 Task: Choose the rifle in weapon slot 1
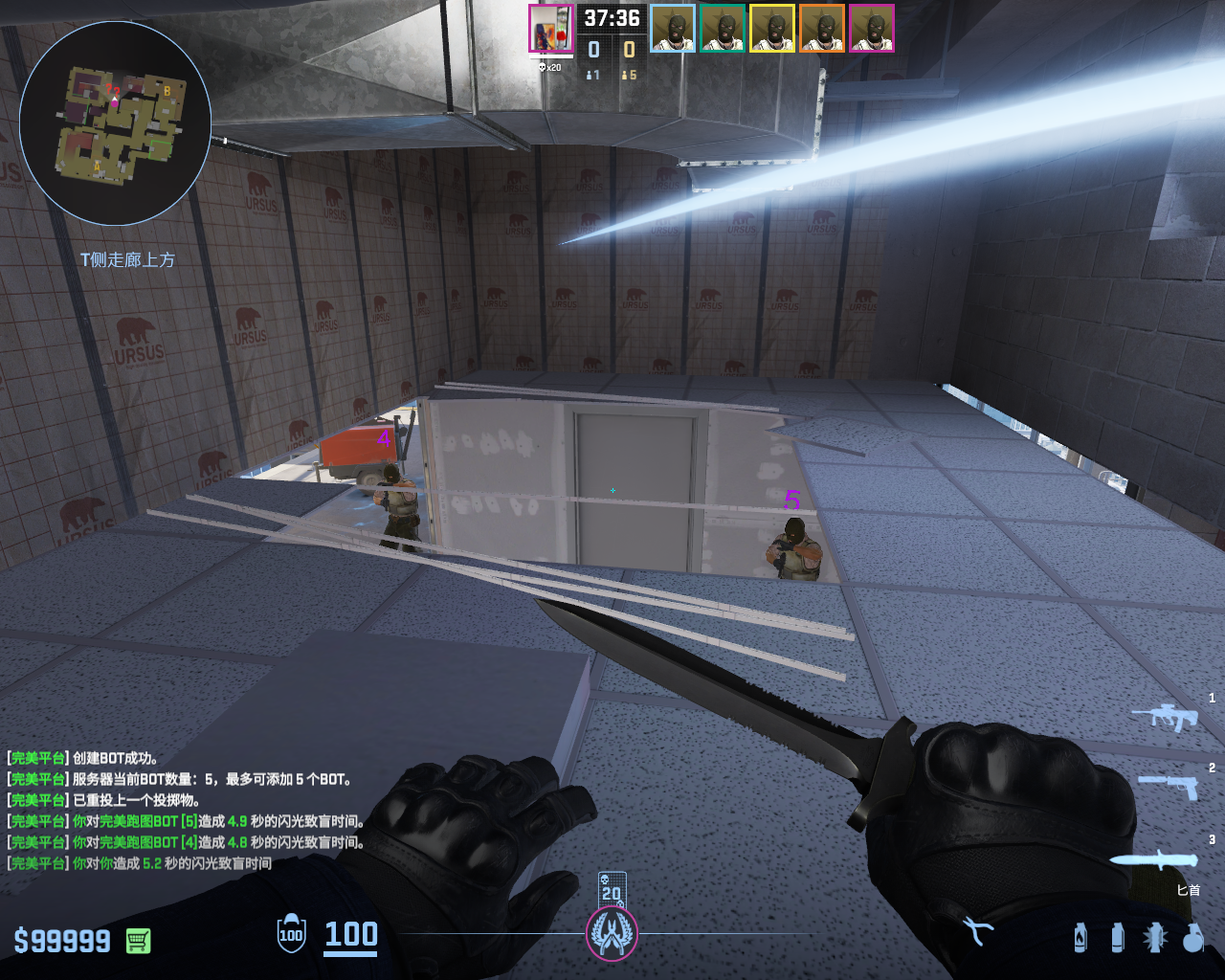(x=1165, y=717)
